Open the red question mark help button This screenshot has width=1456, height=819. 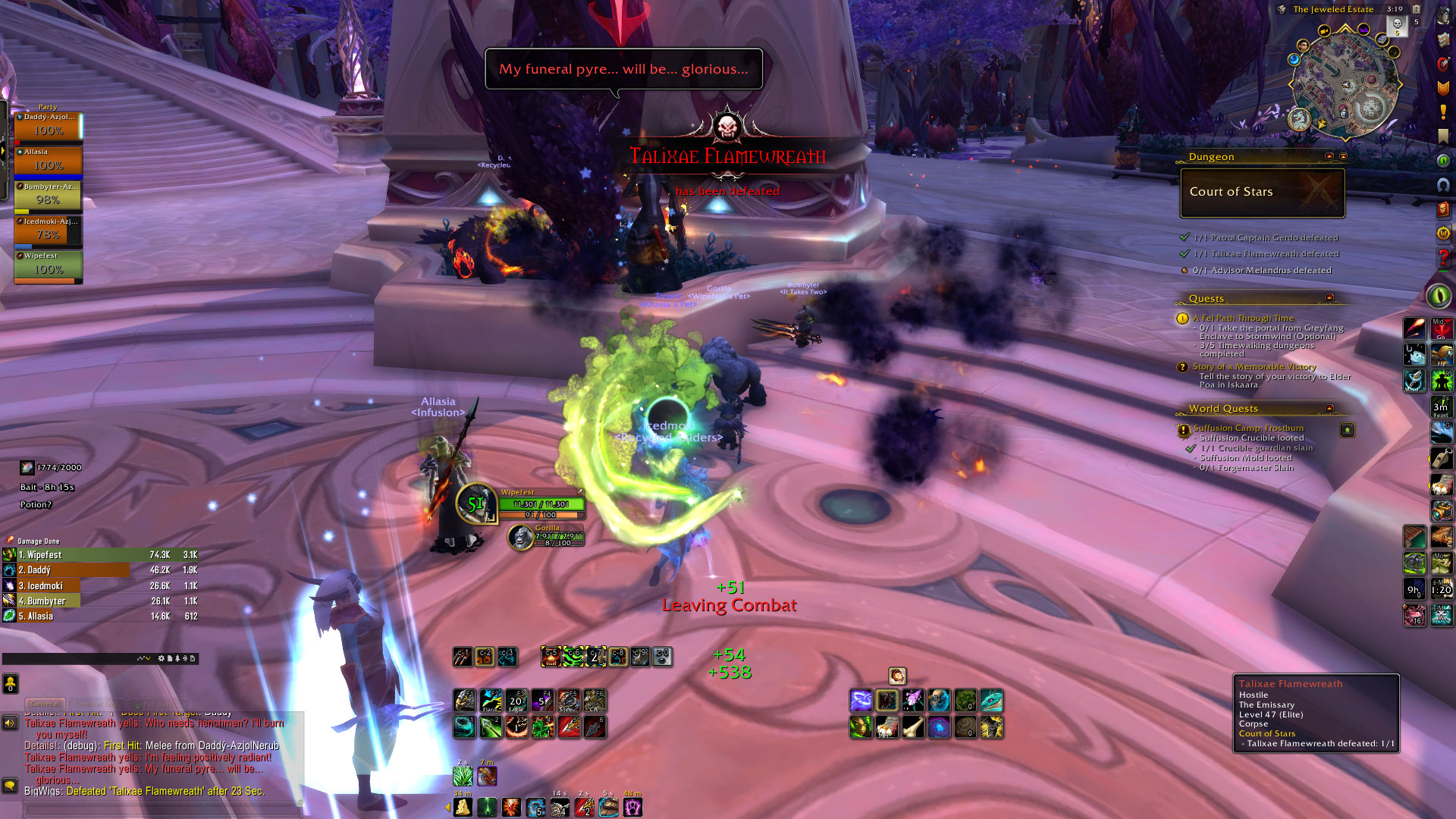pos(1443,259)
